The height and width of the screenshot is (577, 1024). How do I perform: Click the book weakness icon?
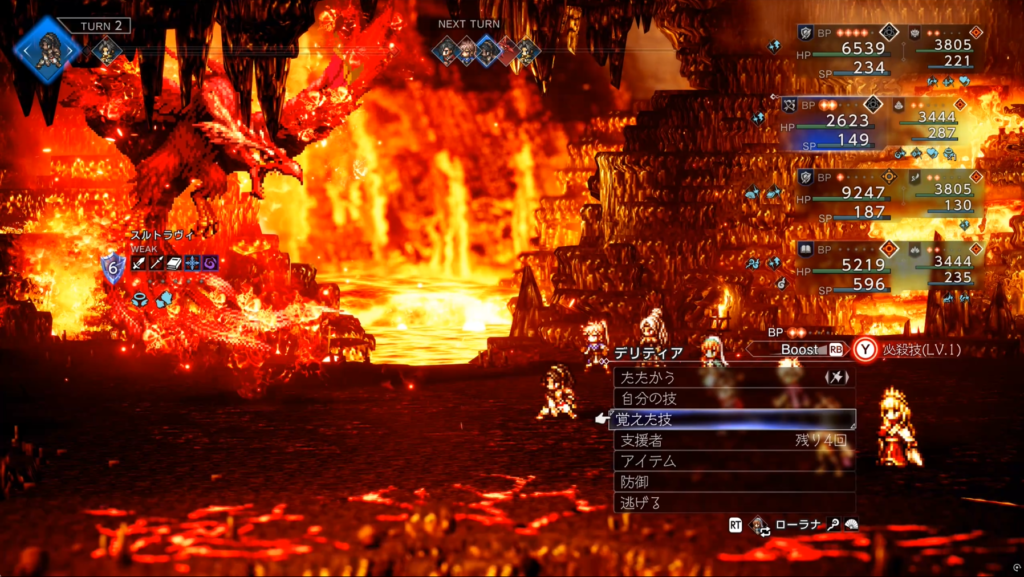point(175,263)
